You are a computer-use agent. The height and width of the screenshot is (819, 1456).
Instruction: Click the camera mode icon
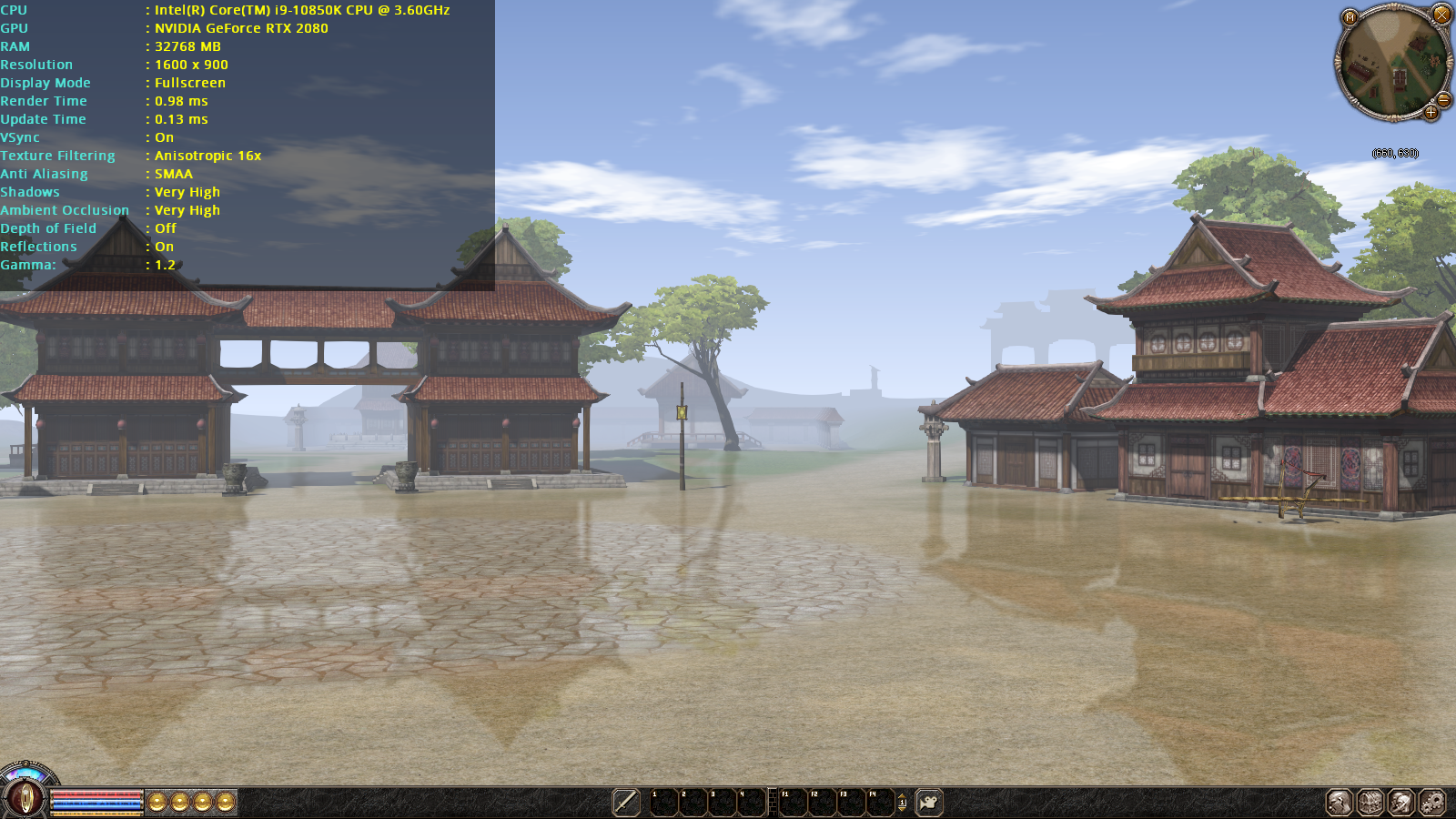pos(929,802)
